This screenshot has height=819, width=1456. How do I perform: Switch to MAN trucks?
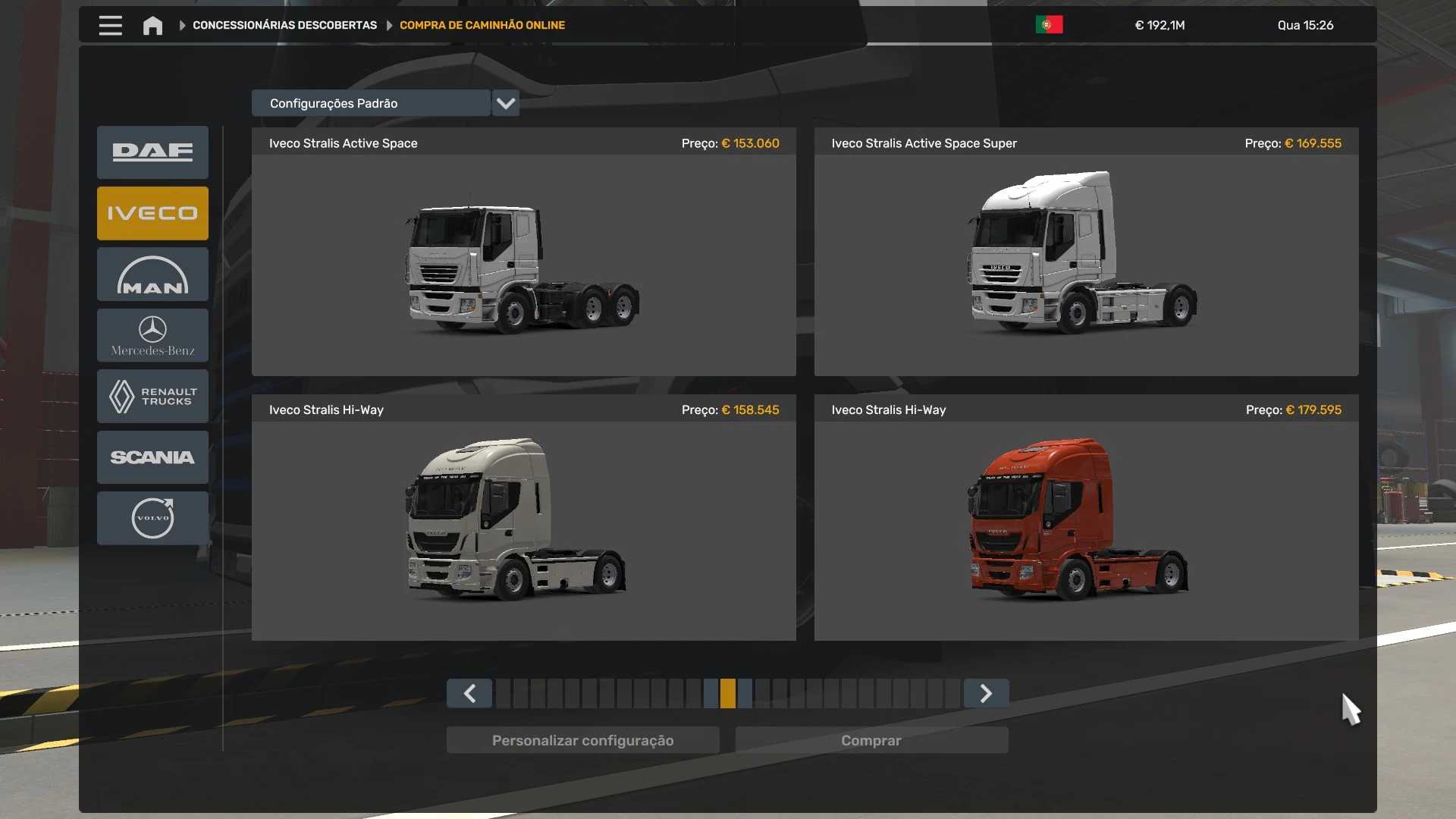[152, 275]
